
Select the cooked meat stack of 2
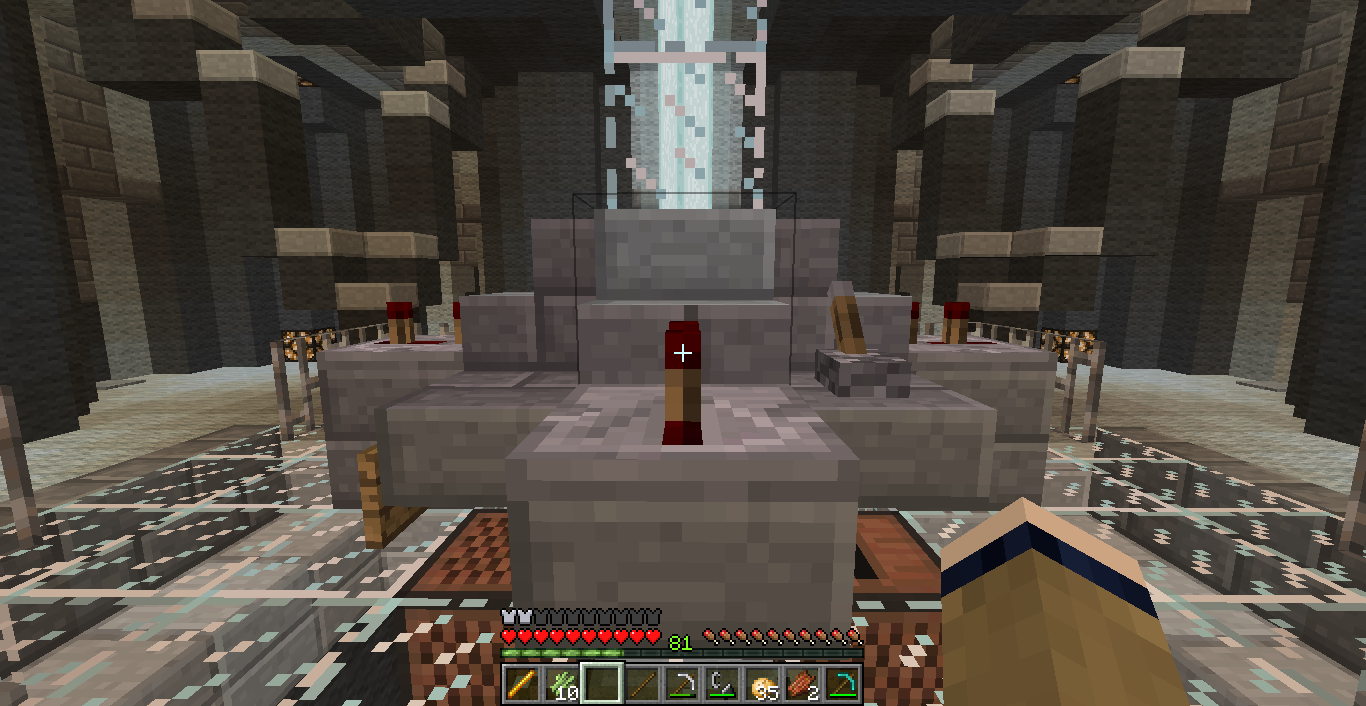point(804,684)
